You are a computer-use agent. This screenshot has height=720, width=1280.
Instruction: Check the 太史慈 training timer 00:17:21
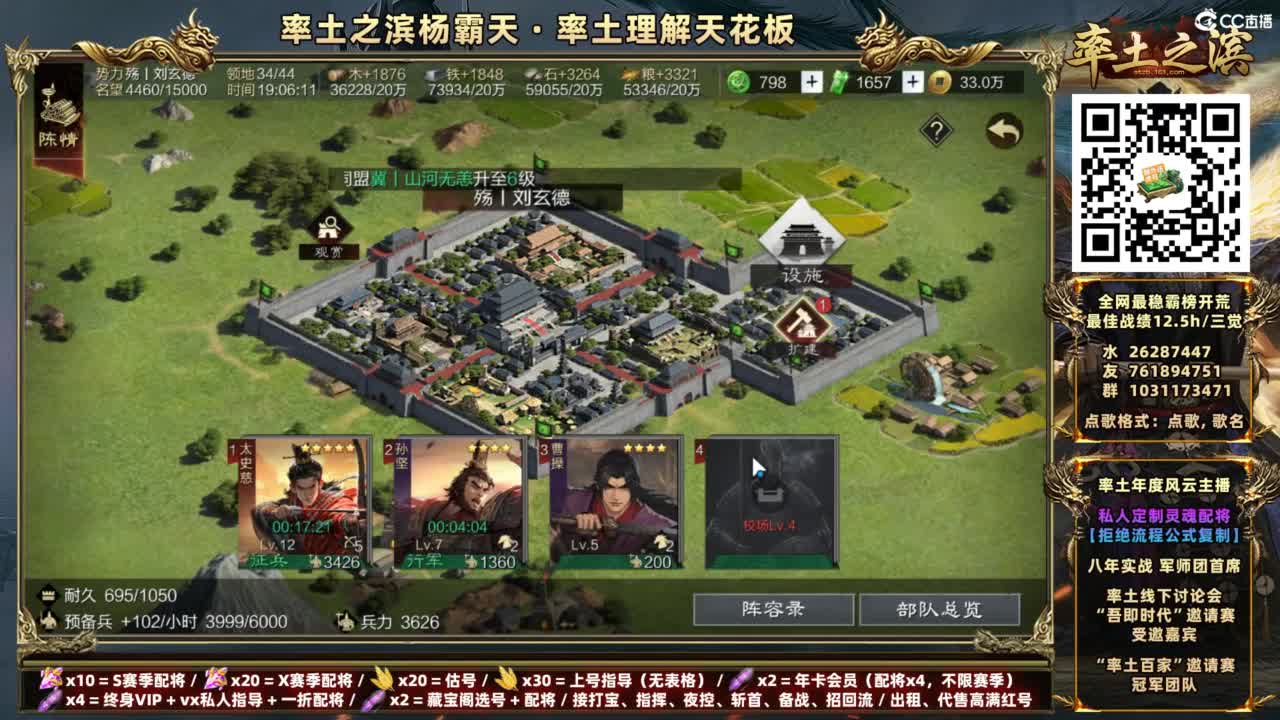pyautogui.click(x=300, y=524)
